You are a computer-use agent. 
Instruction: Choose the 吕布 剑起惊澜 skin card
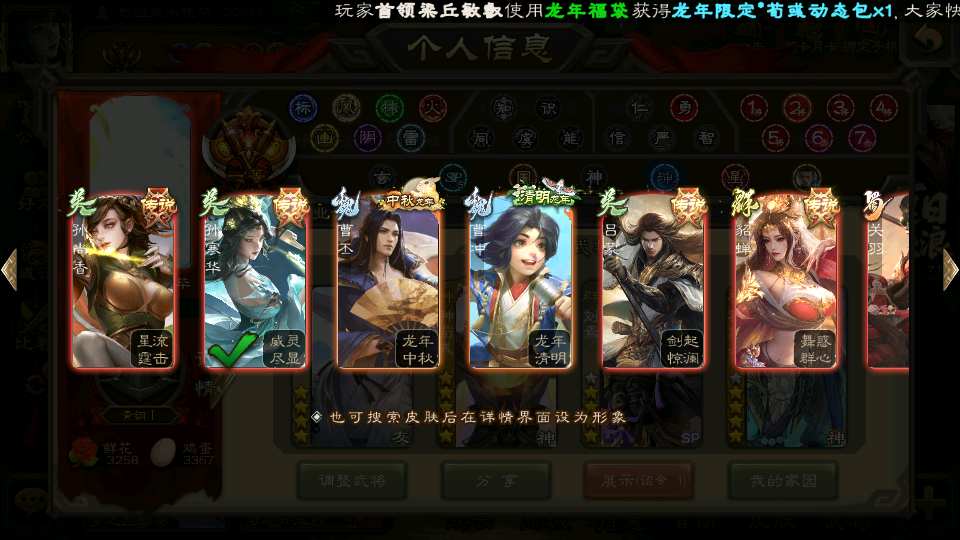[x=653, y=281]
